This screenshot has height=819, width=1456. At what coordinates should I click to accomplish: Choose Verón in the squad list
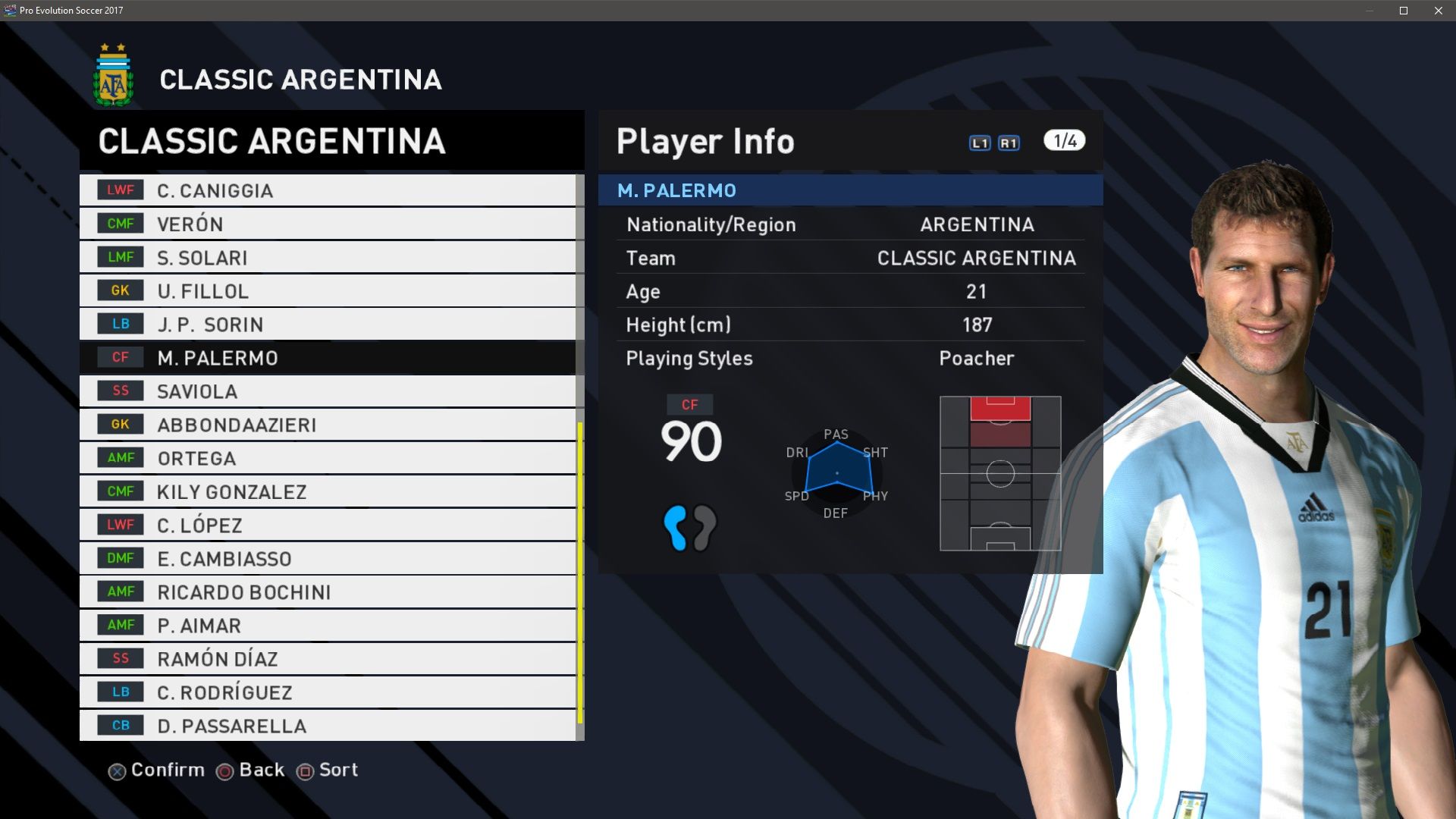pos(326,224)
